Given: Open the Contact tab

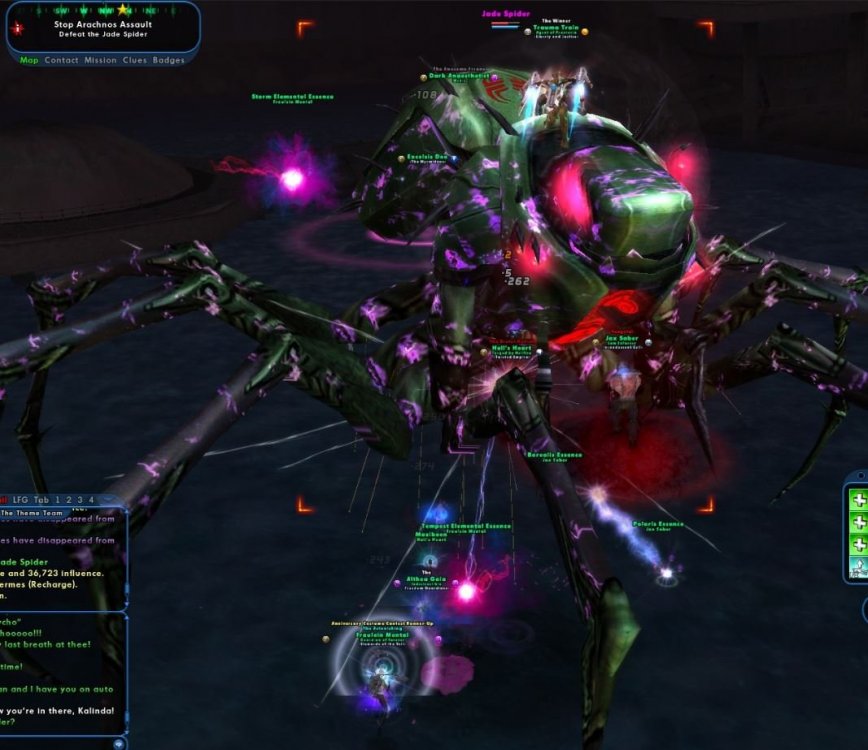Looking at the screenshot, I should [61, 60].
